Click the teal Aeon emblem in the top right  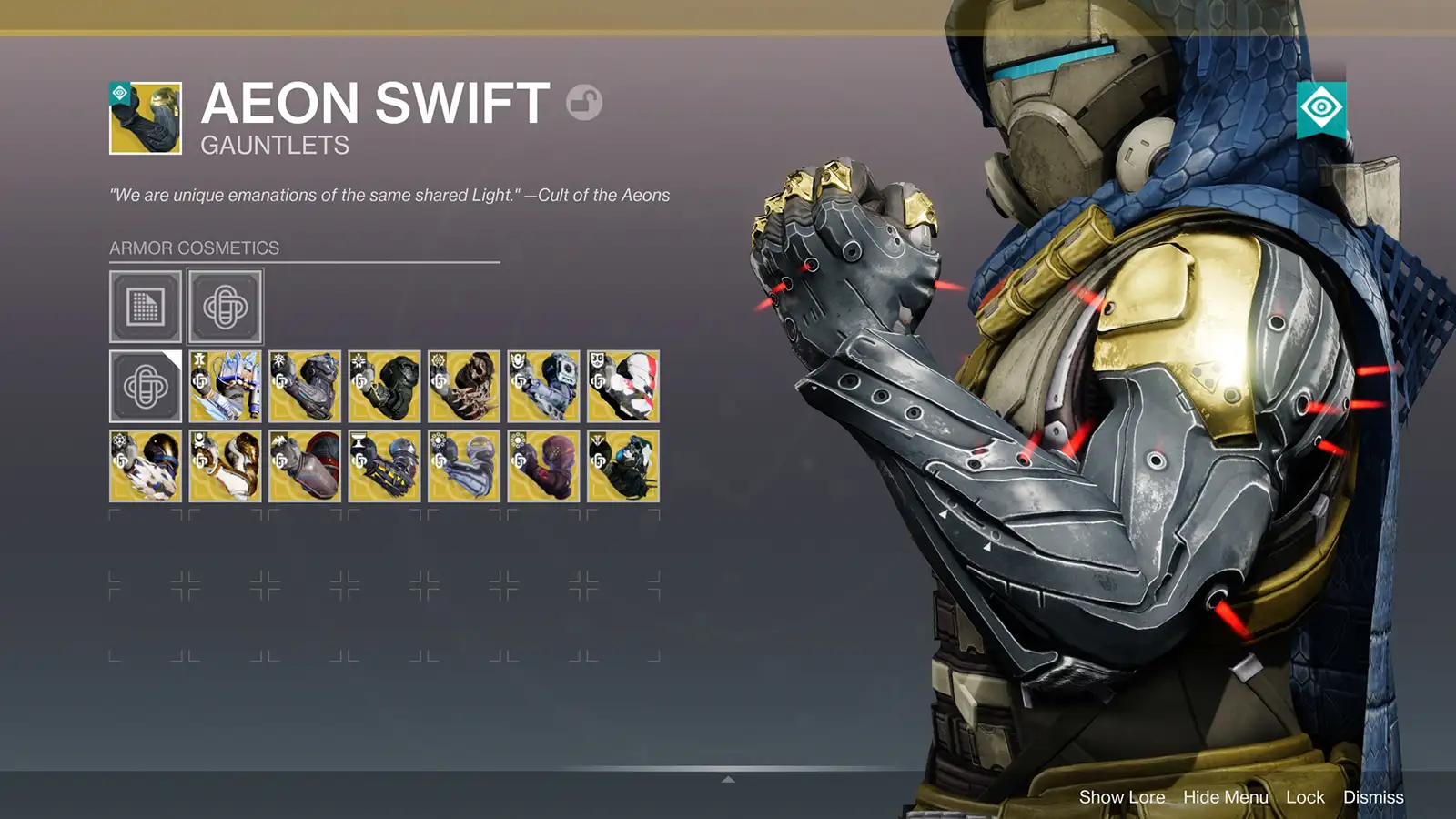1321,106
